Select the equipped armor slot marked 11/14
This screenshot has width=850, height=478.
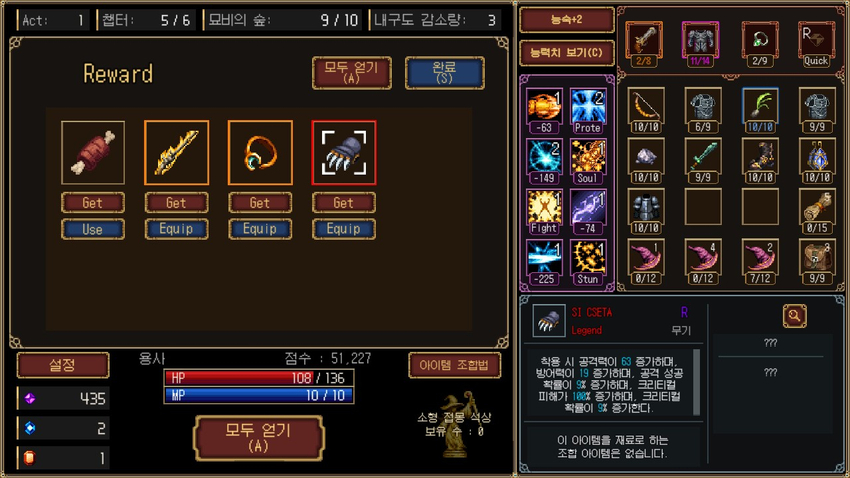pyautogui.click(x=702, y=44)
